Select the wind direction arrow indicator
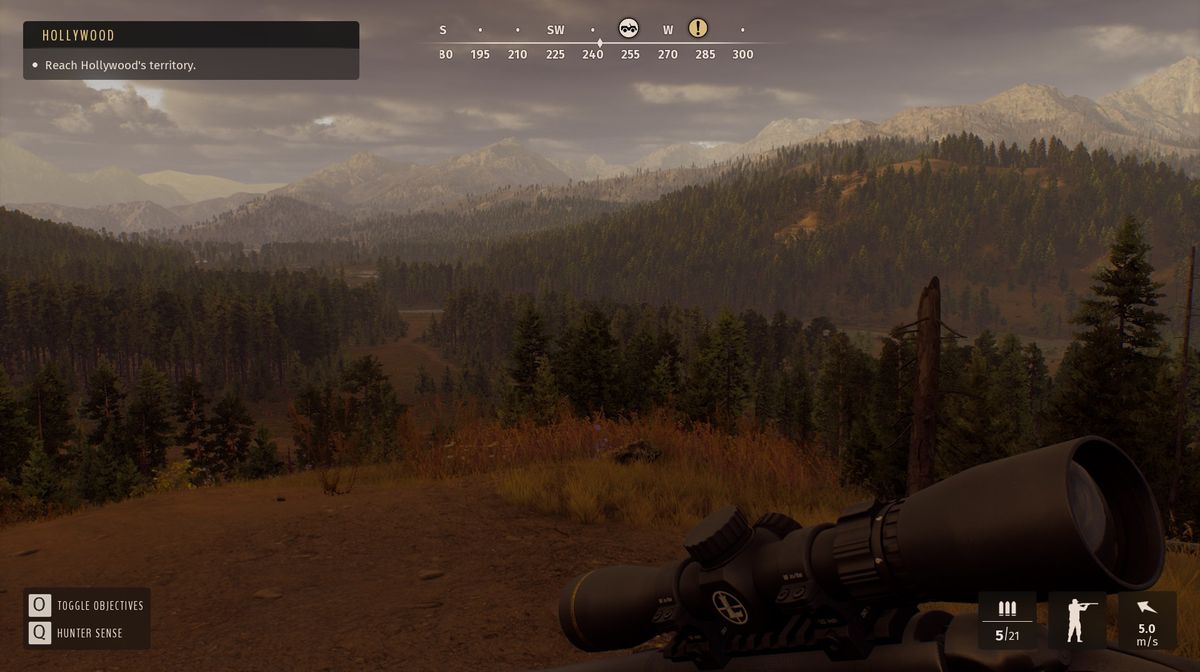The image size is (1200, 672). coord(1146,607)
